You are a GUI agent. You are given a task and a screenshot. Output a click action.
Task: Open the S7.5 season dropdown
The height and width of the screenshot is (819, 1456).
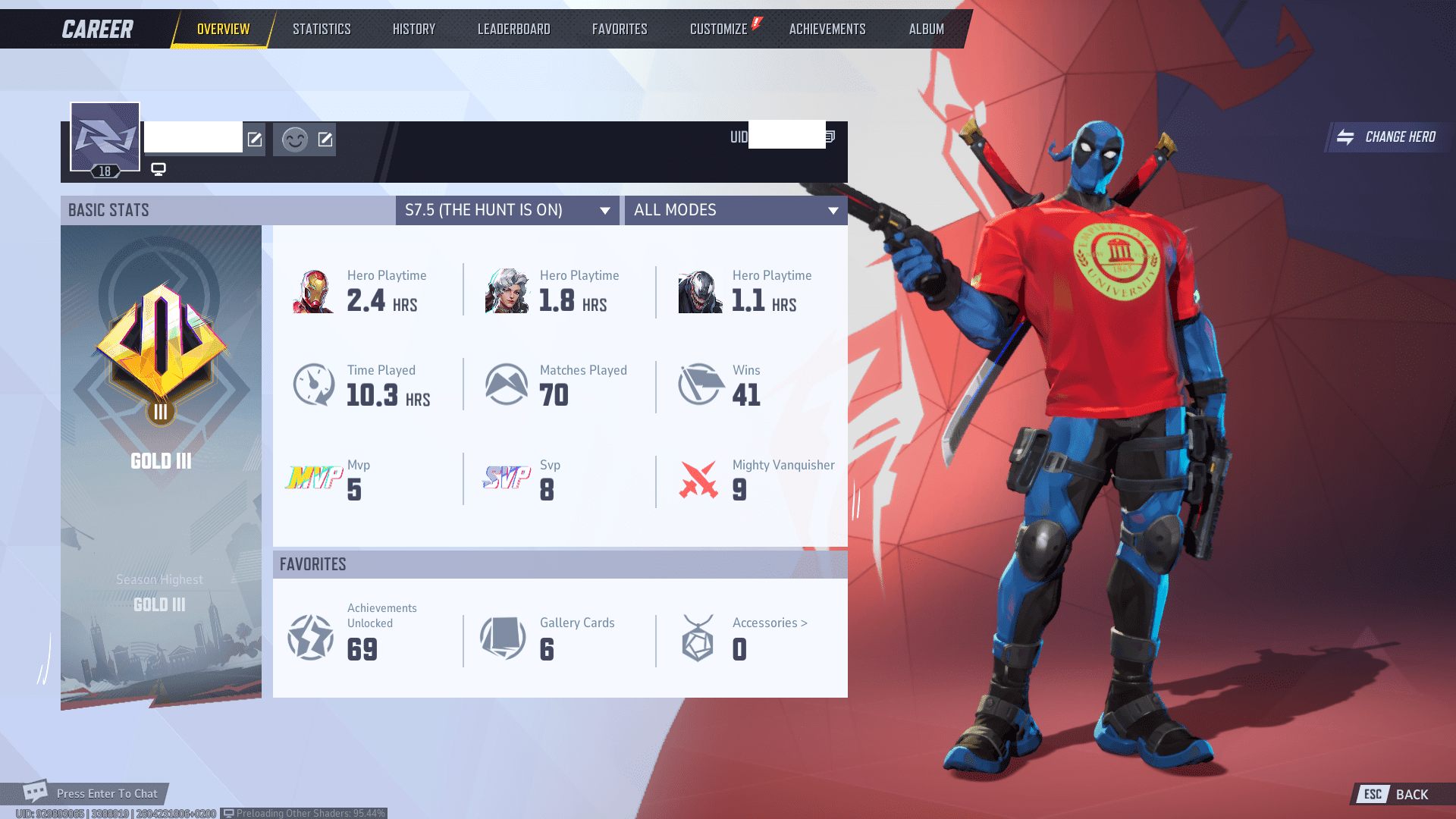[x=507, y=210]
